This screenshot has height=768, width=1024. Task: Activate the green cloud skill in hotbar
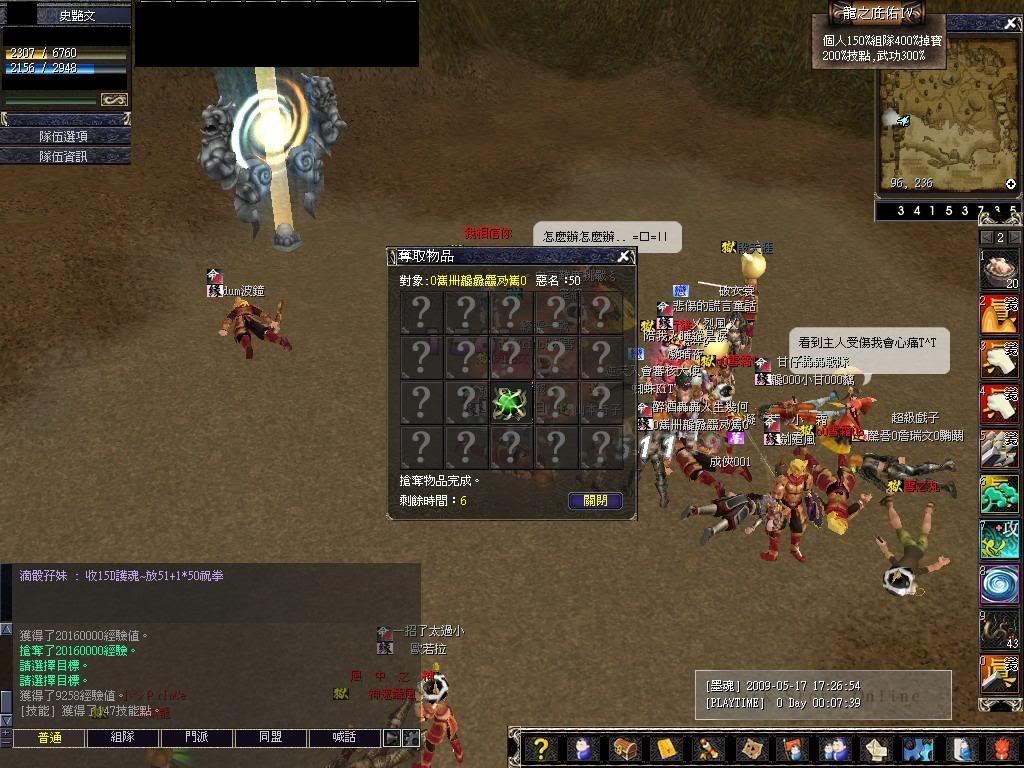tap(1000, 495)
